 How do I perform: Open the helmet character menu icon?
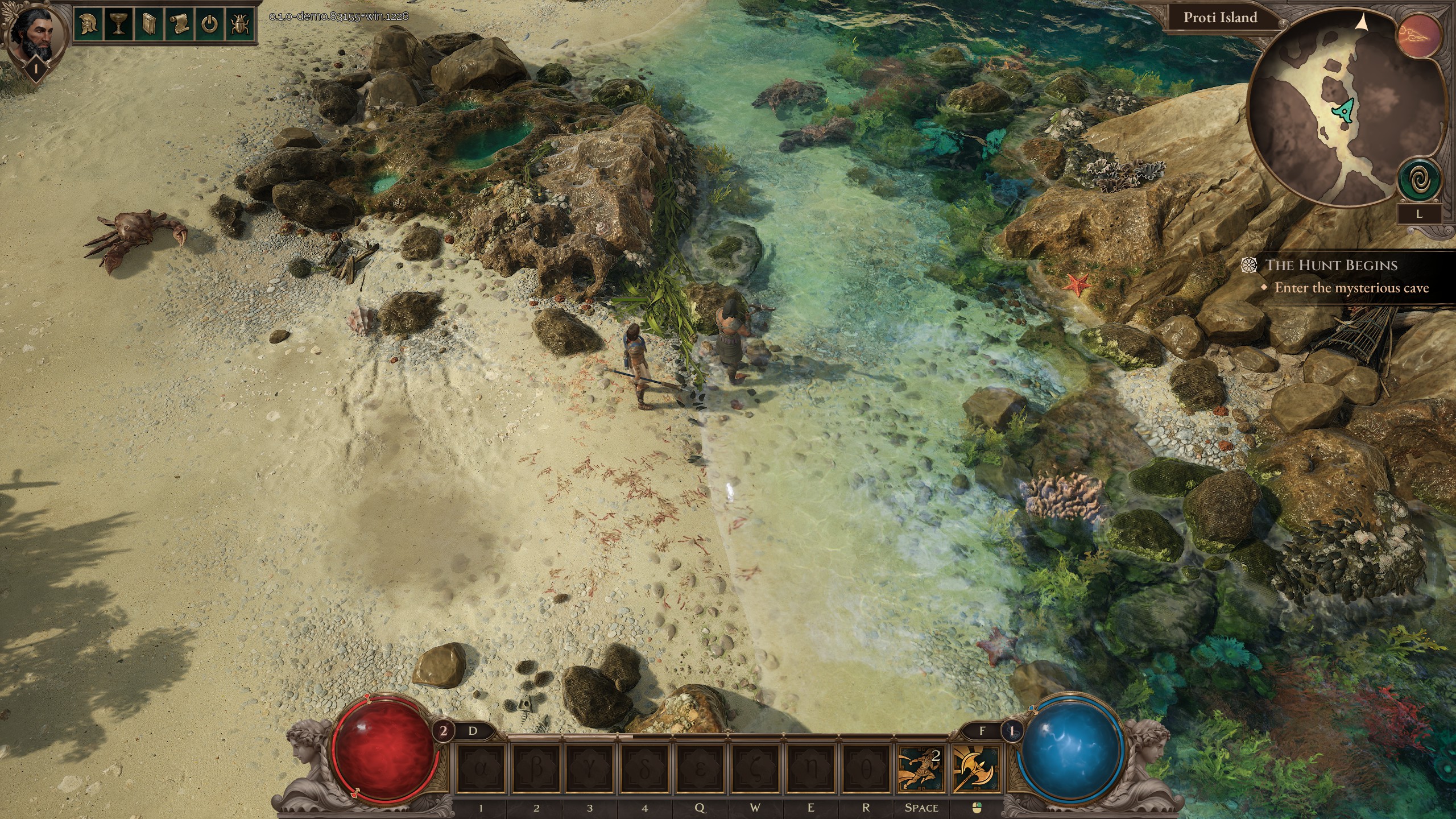pos(88,25)
